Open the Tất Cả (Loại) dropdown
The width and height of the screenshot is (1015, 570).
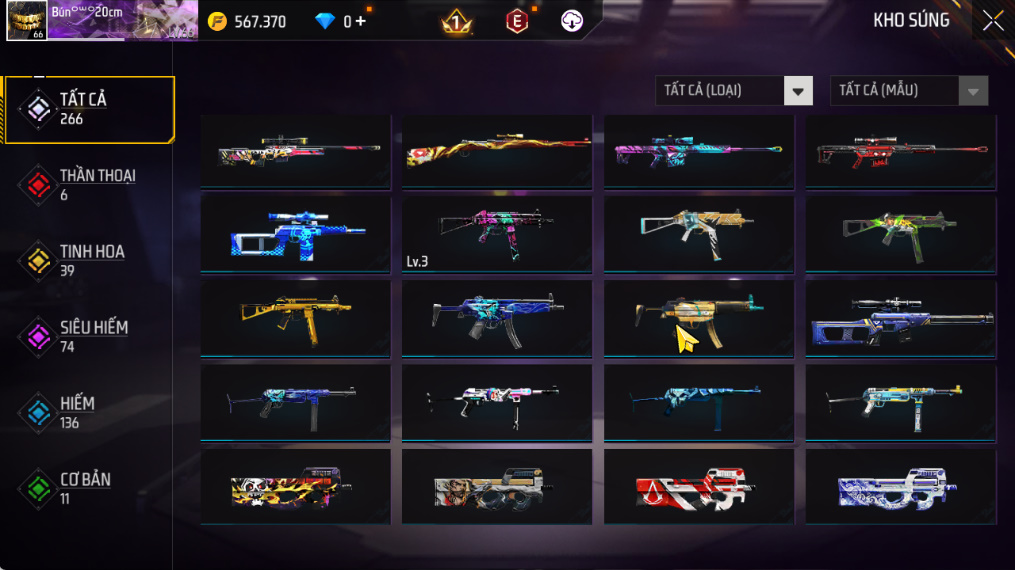tap(733, 91)
